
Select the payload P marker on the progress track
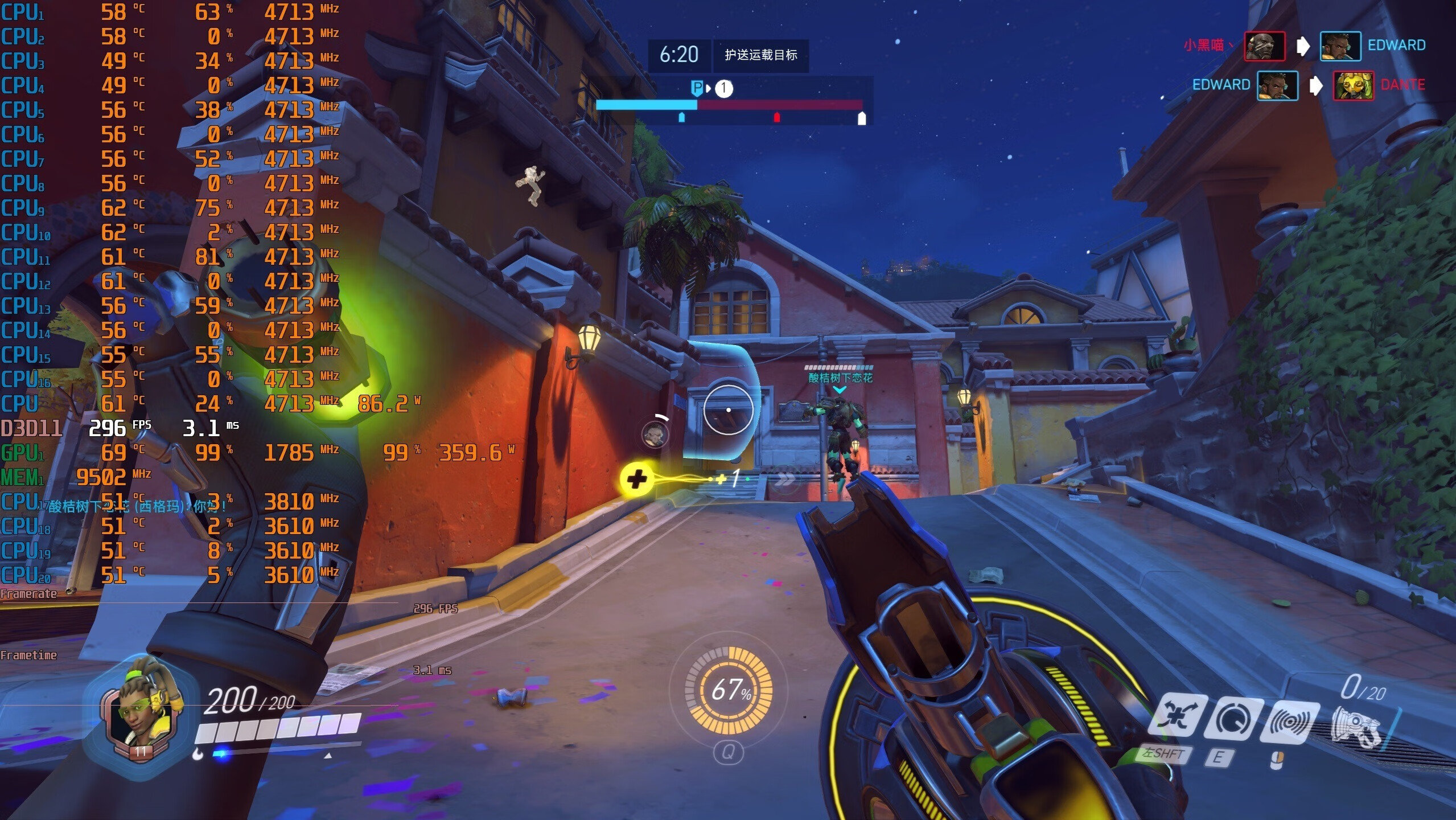pos(696,88)
